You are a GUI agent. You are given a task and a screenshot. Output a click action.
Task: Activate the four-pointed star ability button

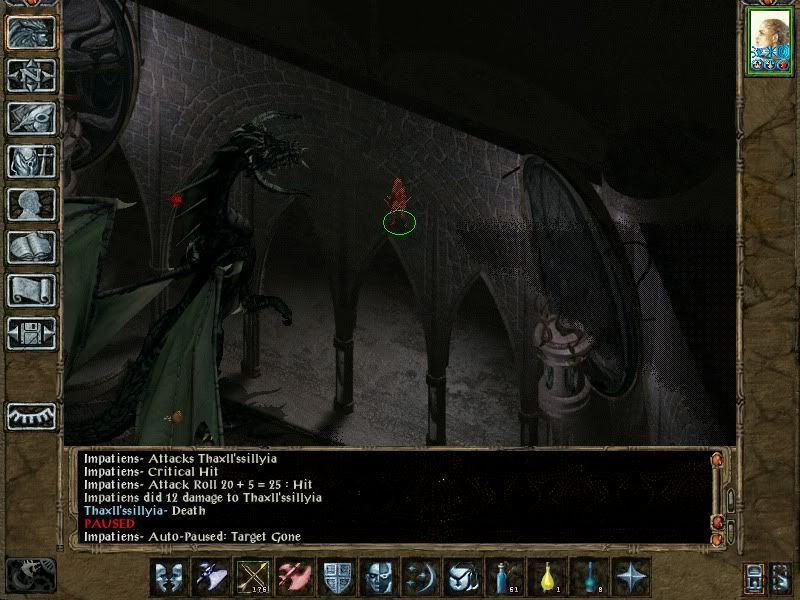pos(632,577)
